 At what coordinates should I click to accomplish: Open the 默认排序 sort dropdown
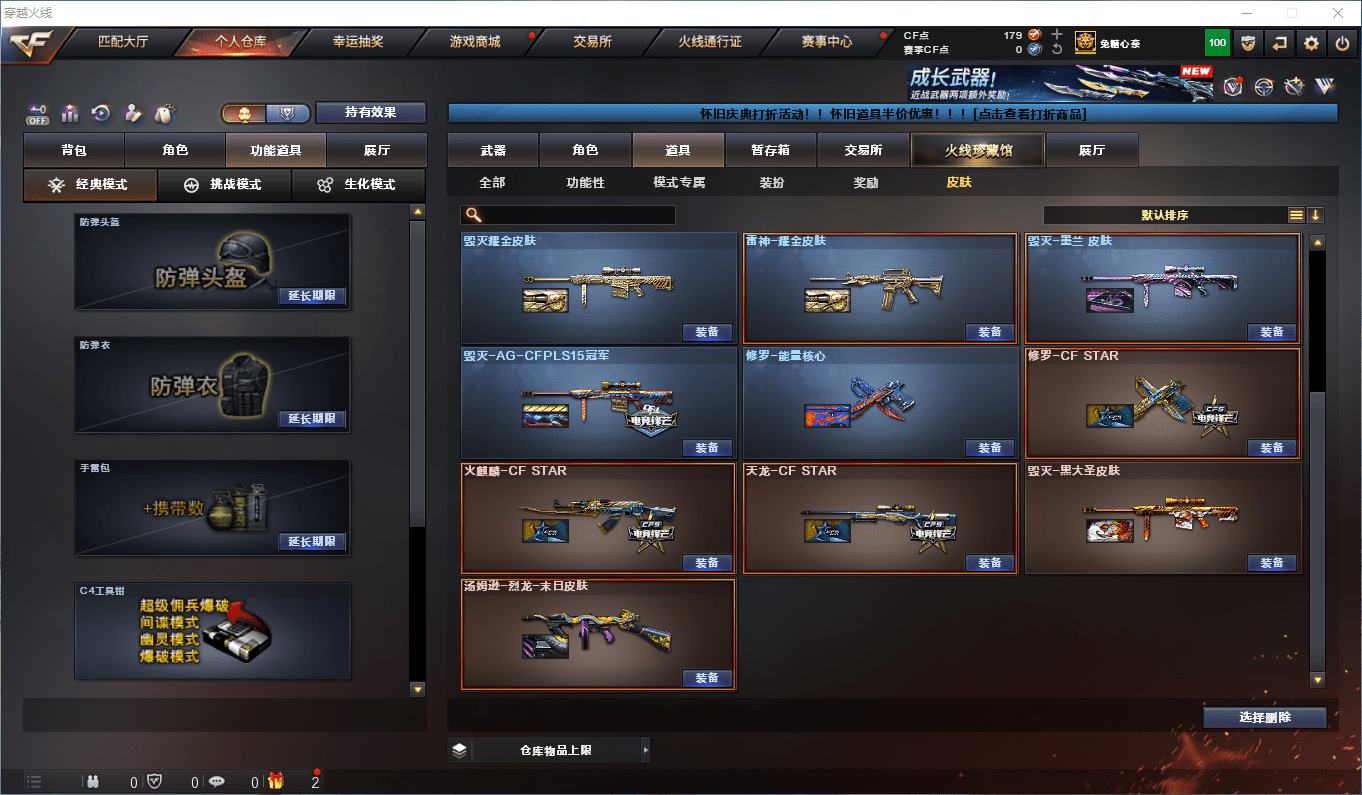point(1165,215)
